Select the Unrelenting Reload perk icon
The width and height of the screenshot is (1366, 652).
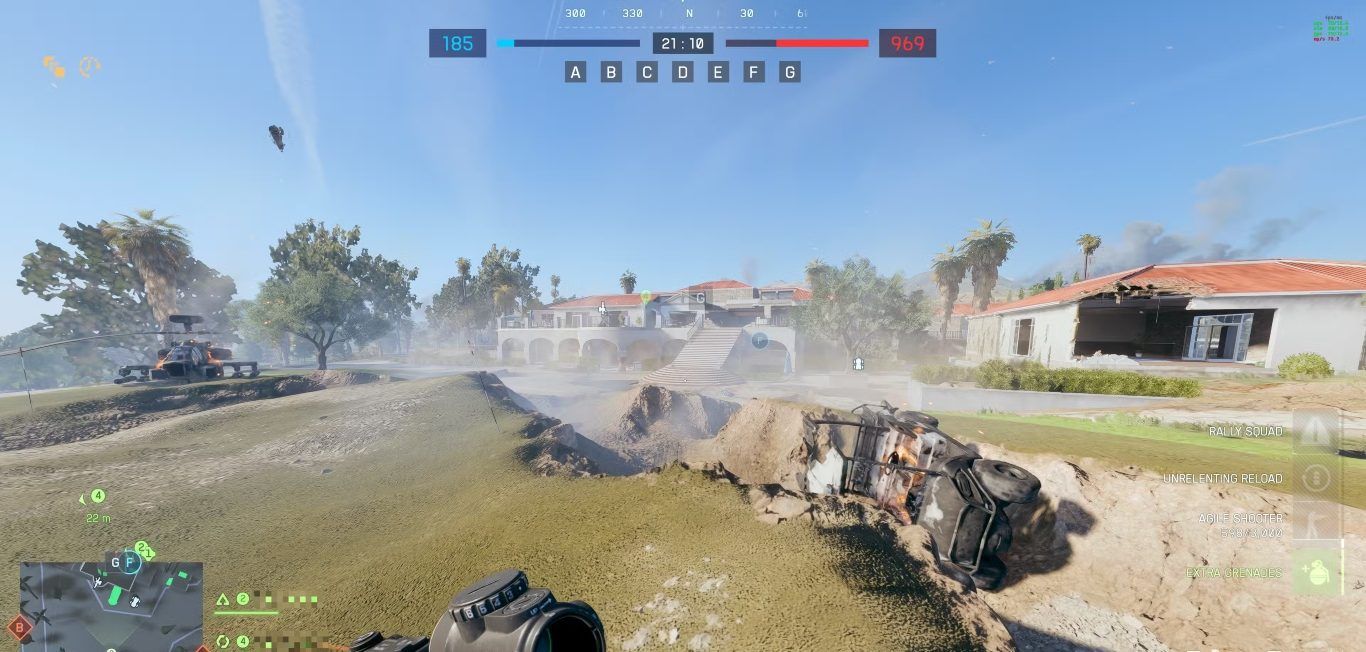pyautogui.click(x=1316, y=478)
